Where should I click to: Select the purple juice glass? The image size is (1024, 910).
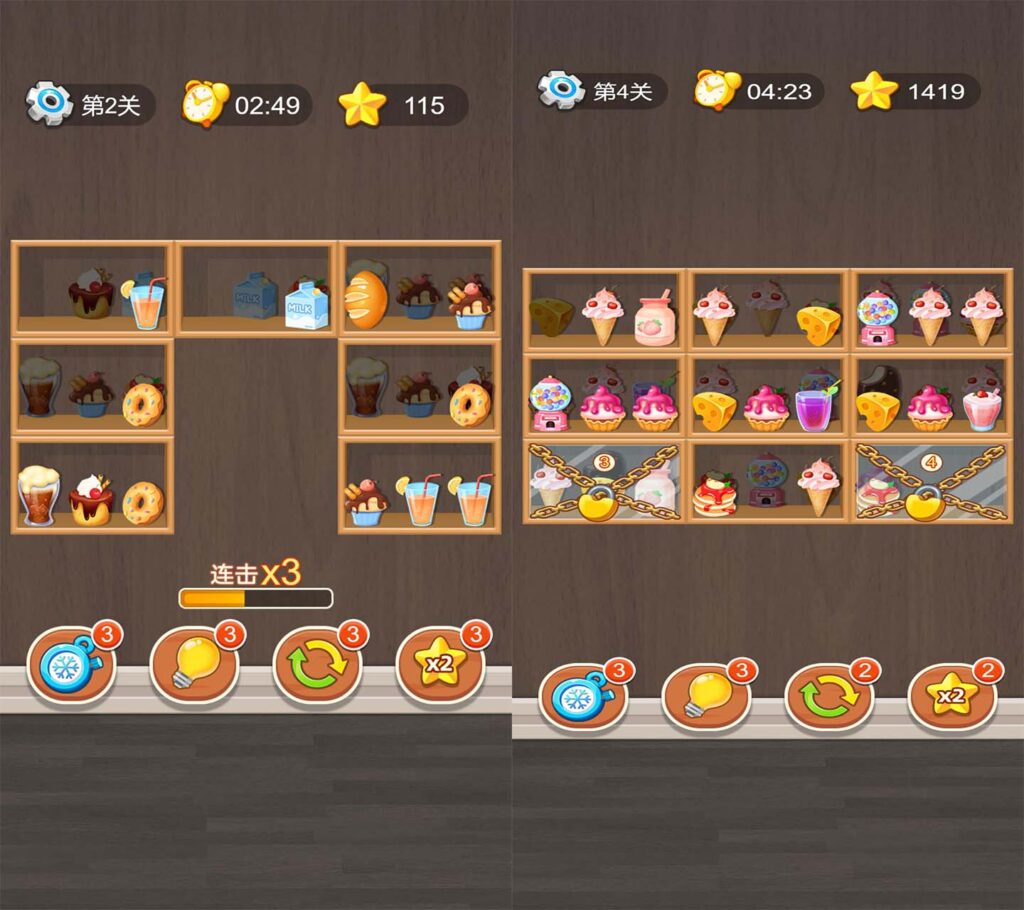pos(814,409)
